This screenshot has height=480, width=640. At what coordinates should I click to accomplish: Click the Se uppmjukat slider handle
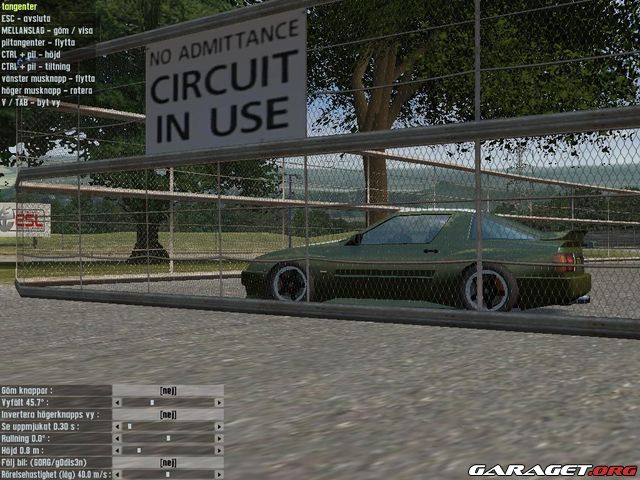(x=129, y=426)
